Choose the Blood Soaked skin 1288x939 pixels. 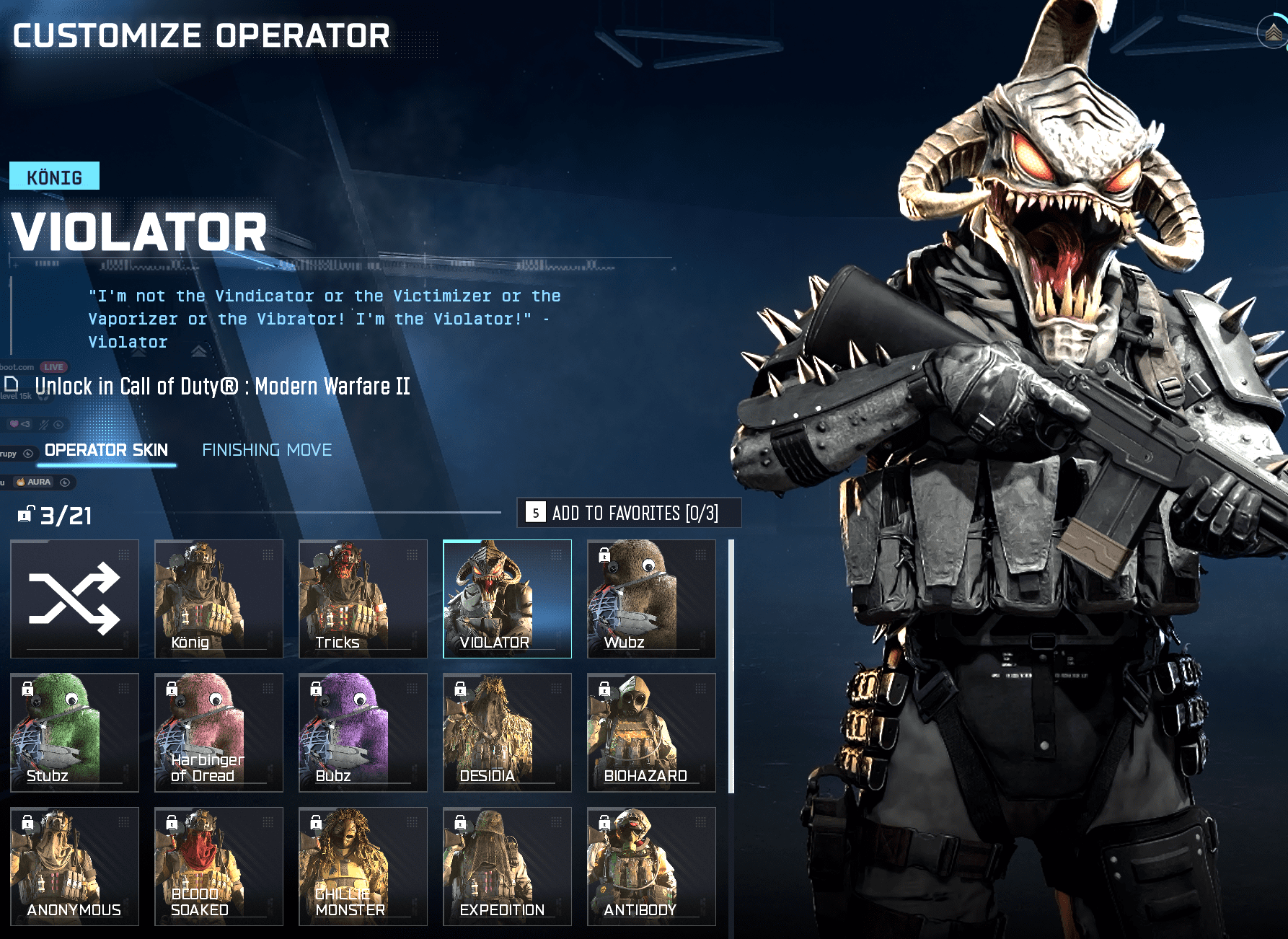[219, 866]
